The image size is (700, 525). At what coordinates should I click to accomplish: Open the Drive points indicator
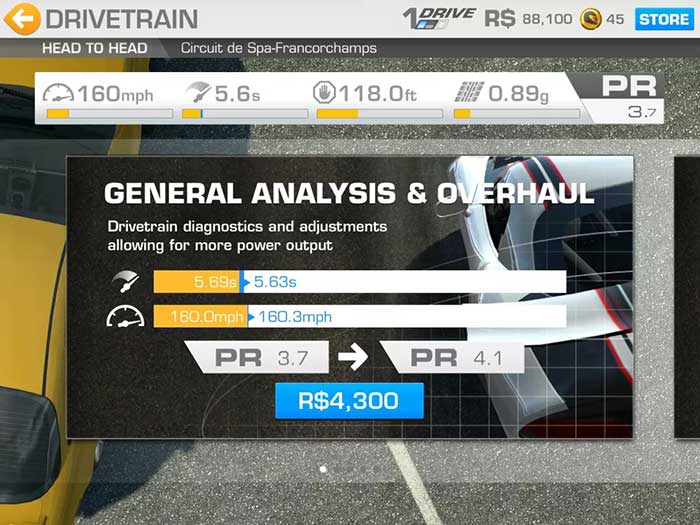point(438,18)
